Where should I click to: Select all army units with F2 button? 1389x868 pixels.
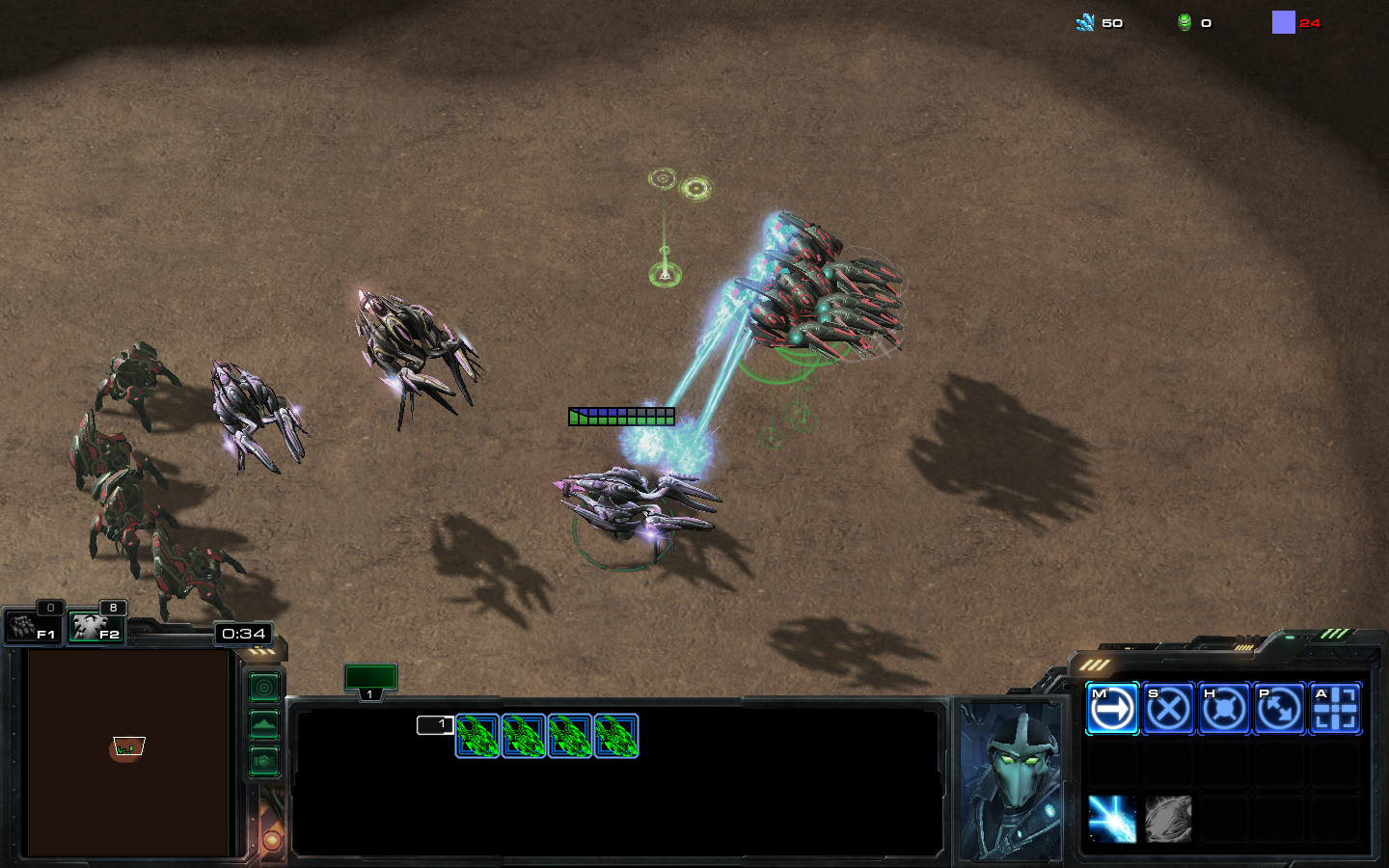click(x=96, y=628)
